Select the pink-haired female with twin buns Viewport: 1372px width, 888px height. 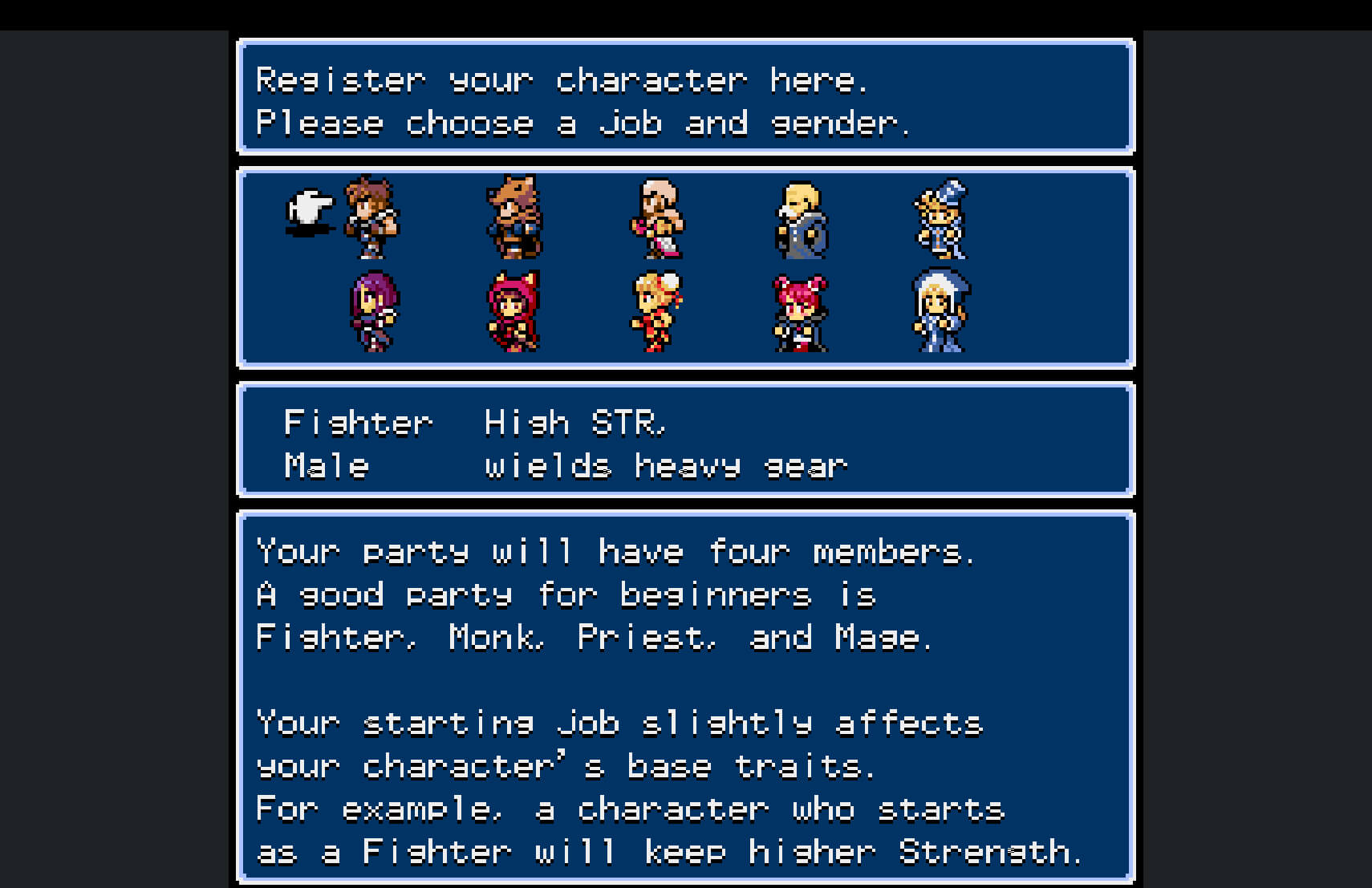tap(800, 313)
